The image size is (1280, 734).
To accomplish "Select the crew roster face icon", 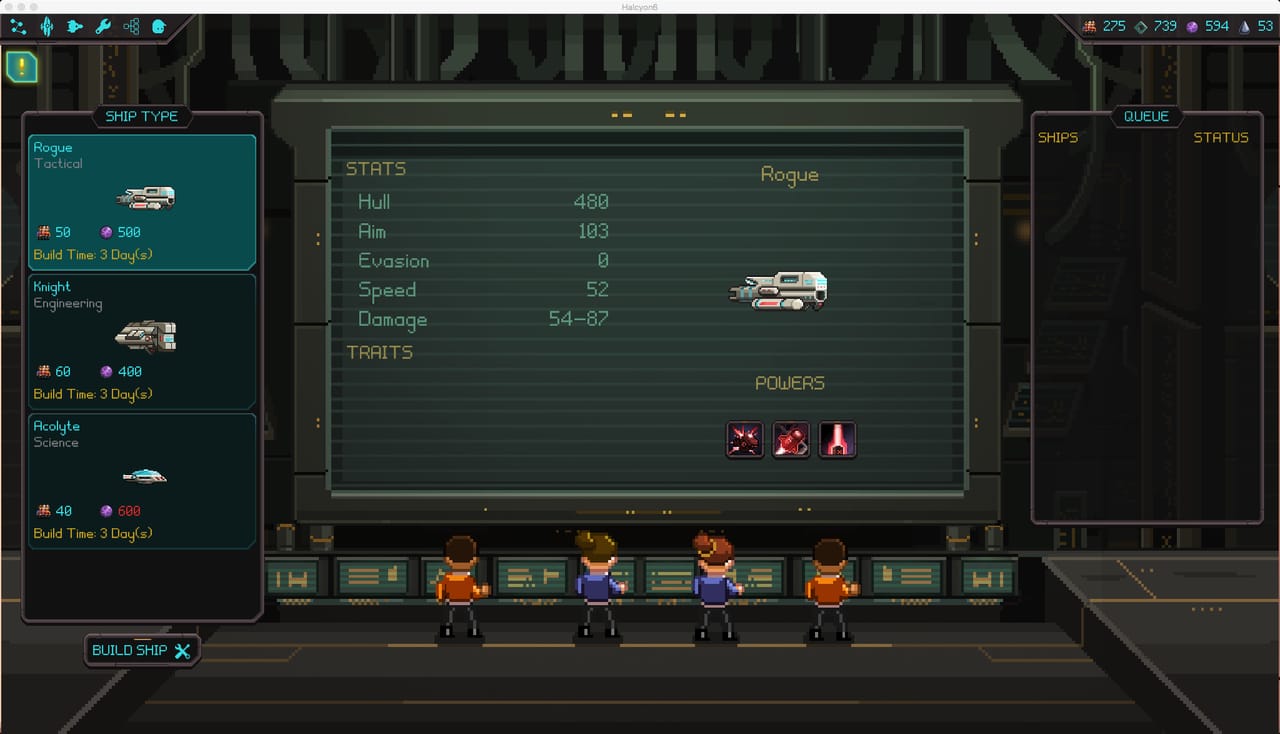I will coord(157,27).
